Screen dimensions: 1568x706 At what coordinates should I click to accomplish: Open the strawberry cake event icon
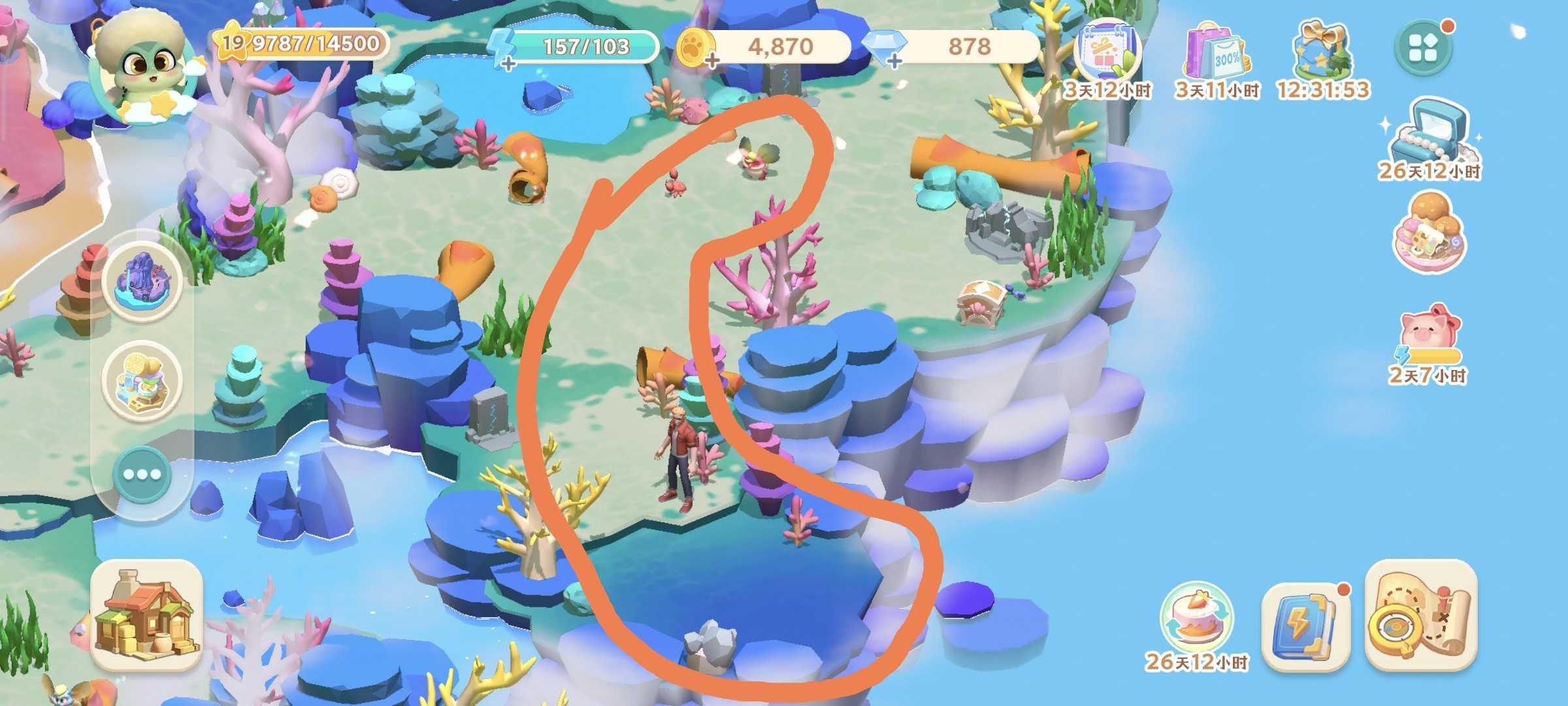(x=1196, y=619)
